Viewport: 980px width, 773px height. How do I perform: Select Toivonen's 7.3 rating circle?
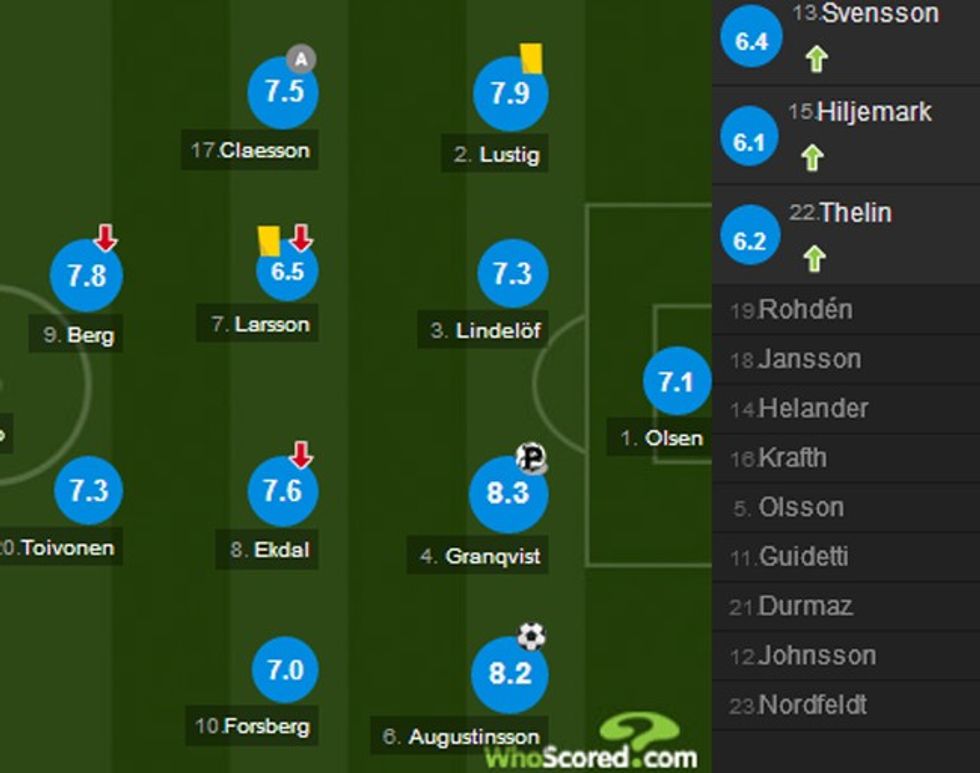pos(88,491)
